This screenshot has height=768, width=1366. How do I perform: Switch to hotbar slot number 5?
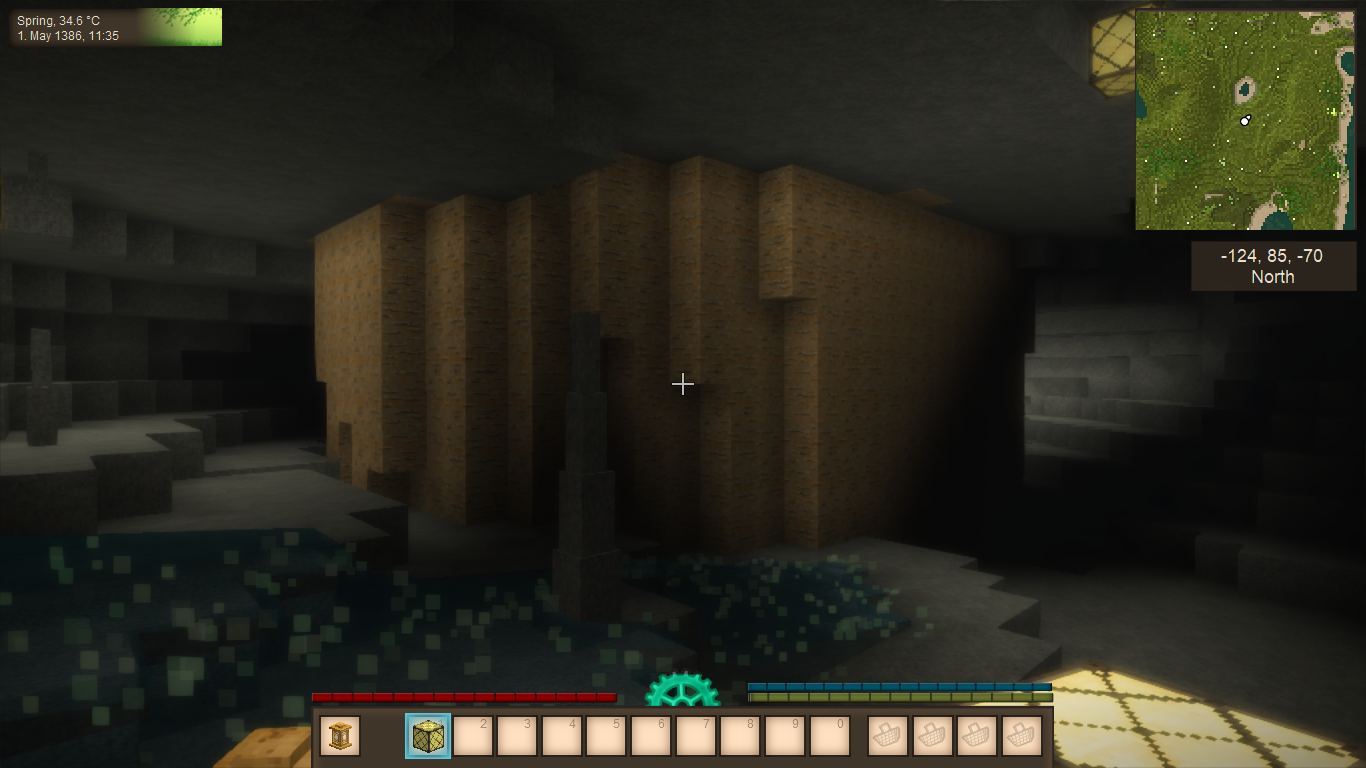coord(607,736)
